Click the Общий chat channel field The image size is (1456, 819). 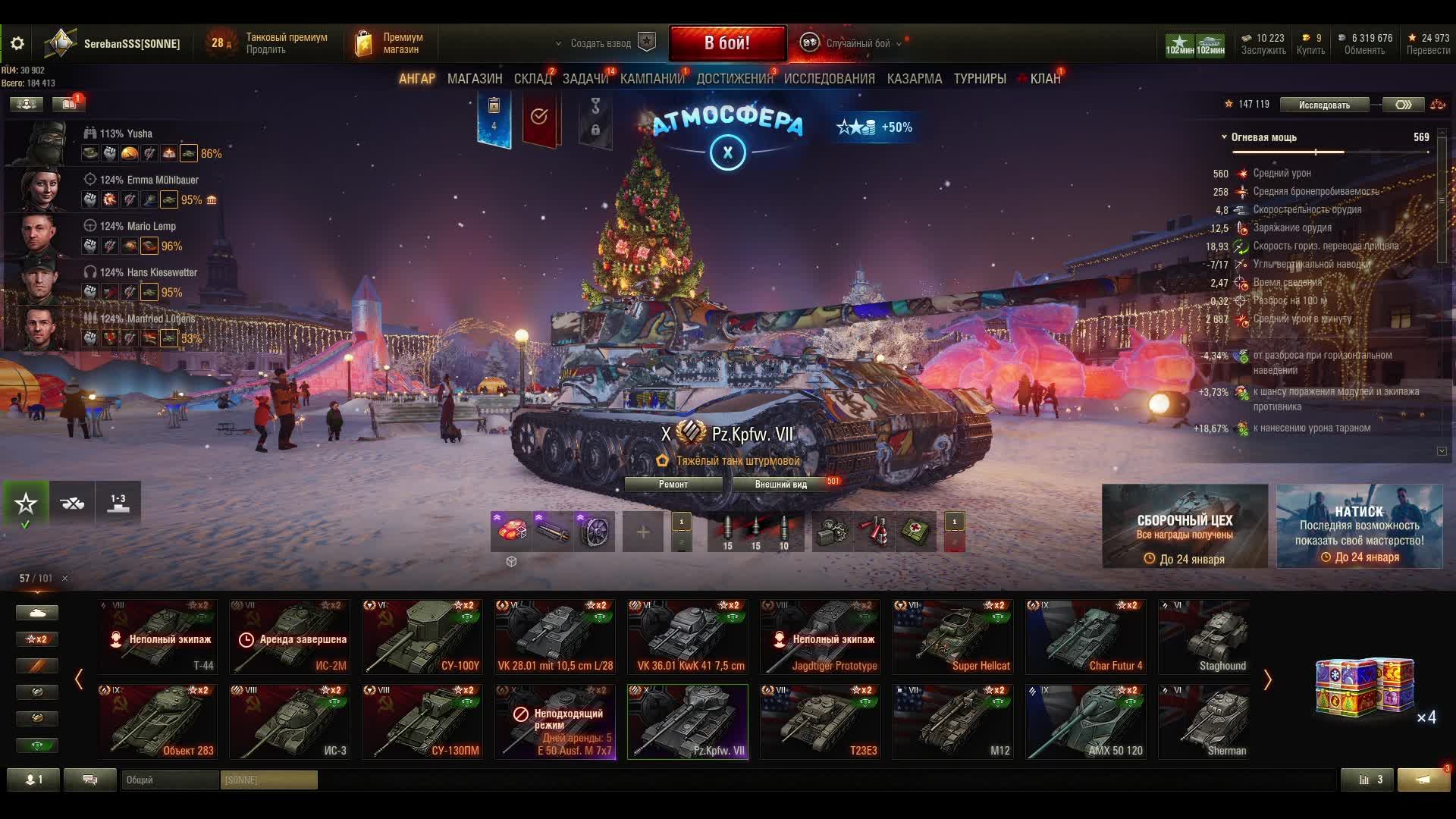pos(170,780)
